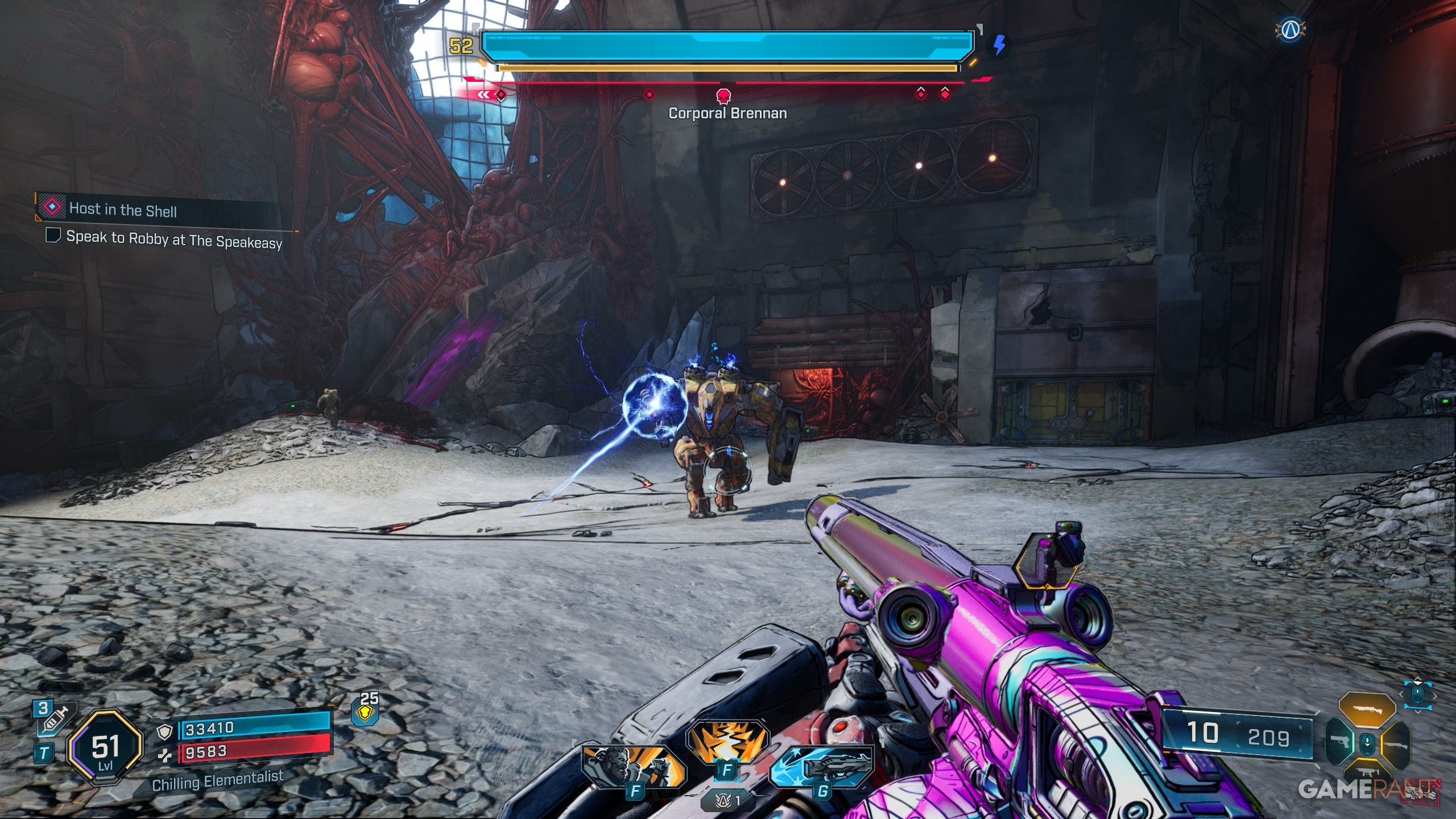Open the vault symbol compass icon
The width and height of the screenshot is (1456, 819).
(1290, 30)
